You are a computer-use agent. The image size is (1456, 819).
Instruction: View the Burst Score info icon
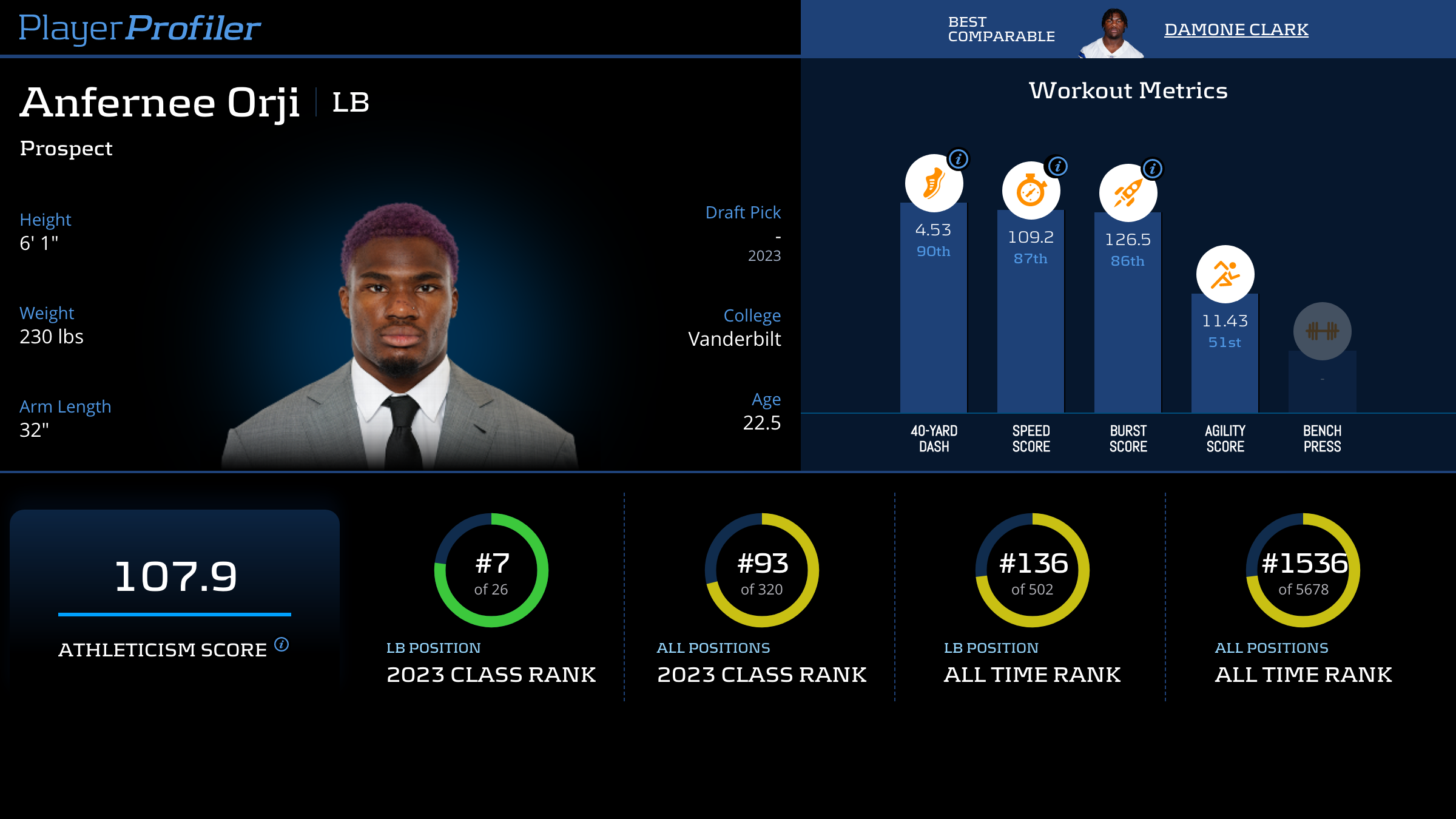click(1153, 169)
